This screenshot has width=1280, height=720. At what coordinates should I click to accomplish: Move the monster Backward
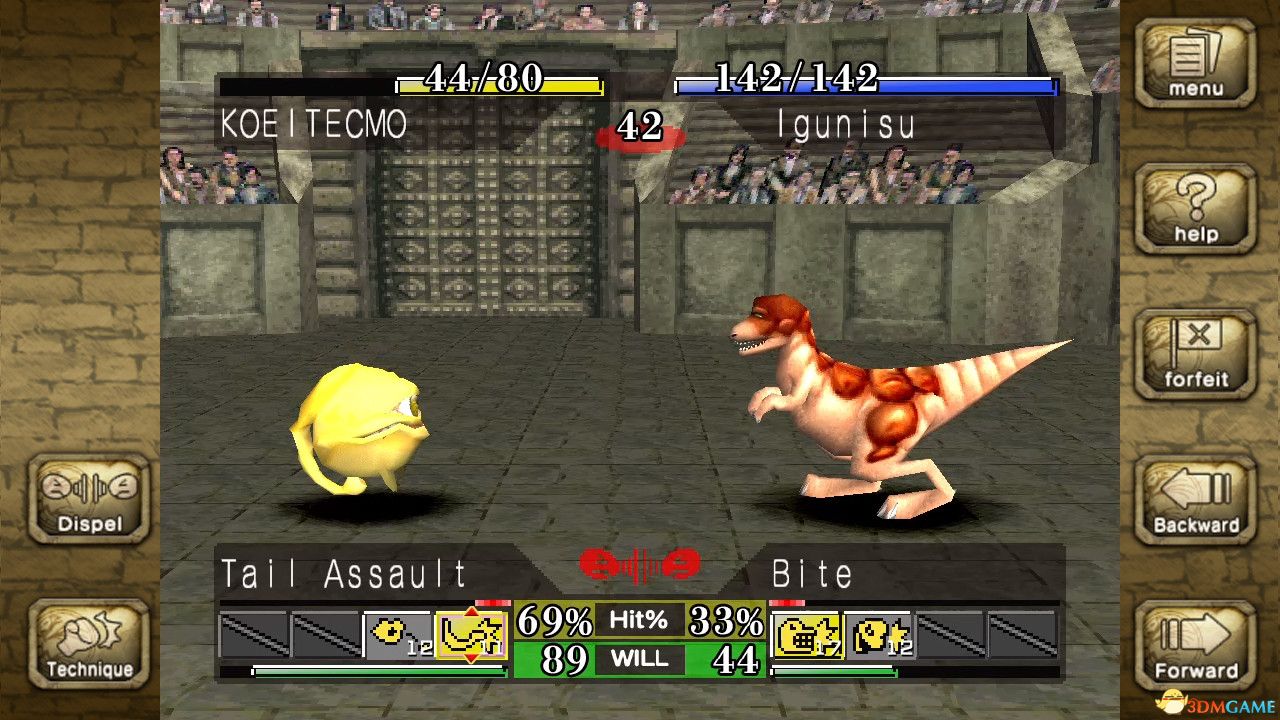pyautogui.click(x=1195, y=499)
